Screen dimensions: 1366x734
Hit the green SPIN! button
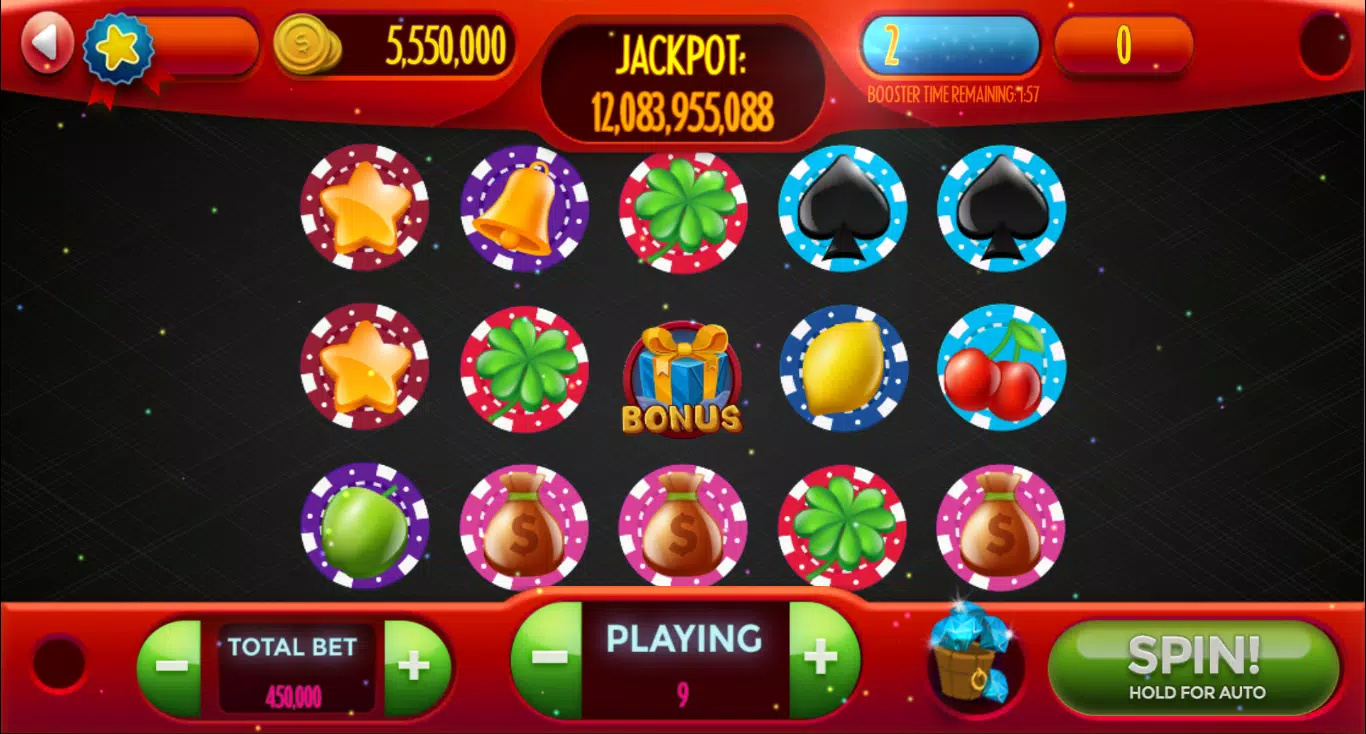tap(1195, 665)
